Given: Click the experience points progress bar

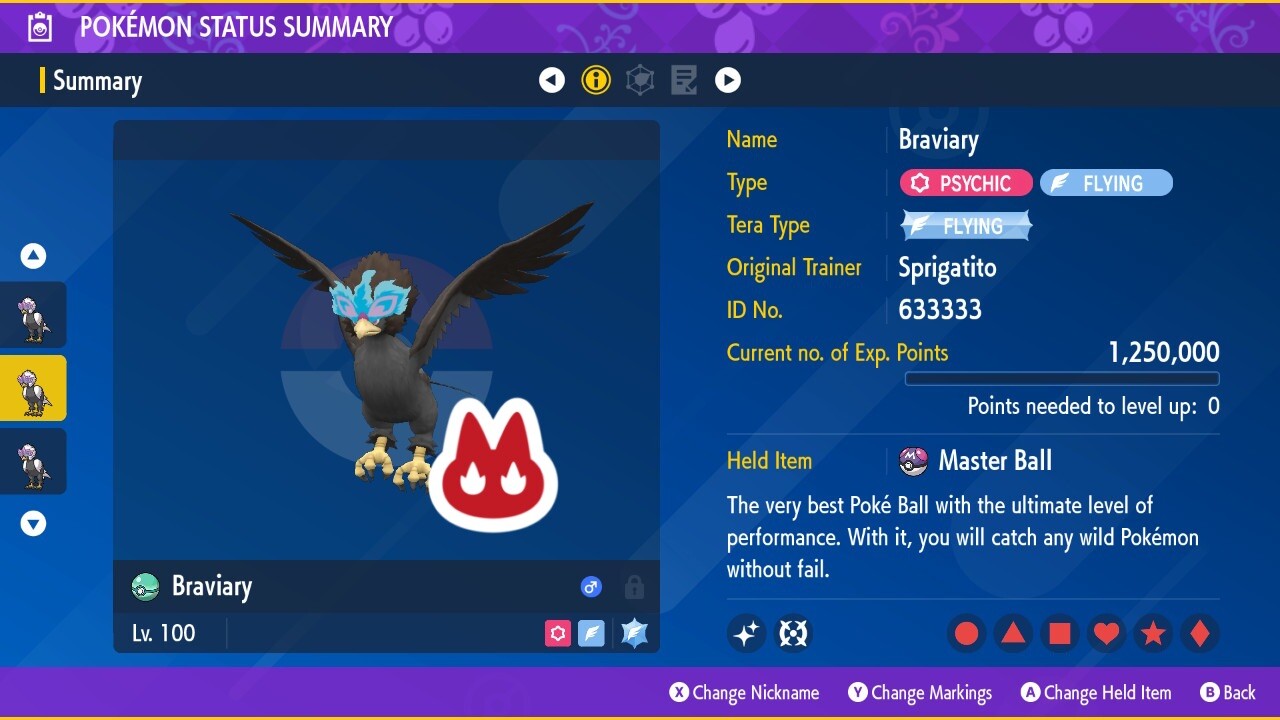Looking at the screenshot, I should click(x=1062, y=379).
